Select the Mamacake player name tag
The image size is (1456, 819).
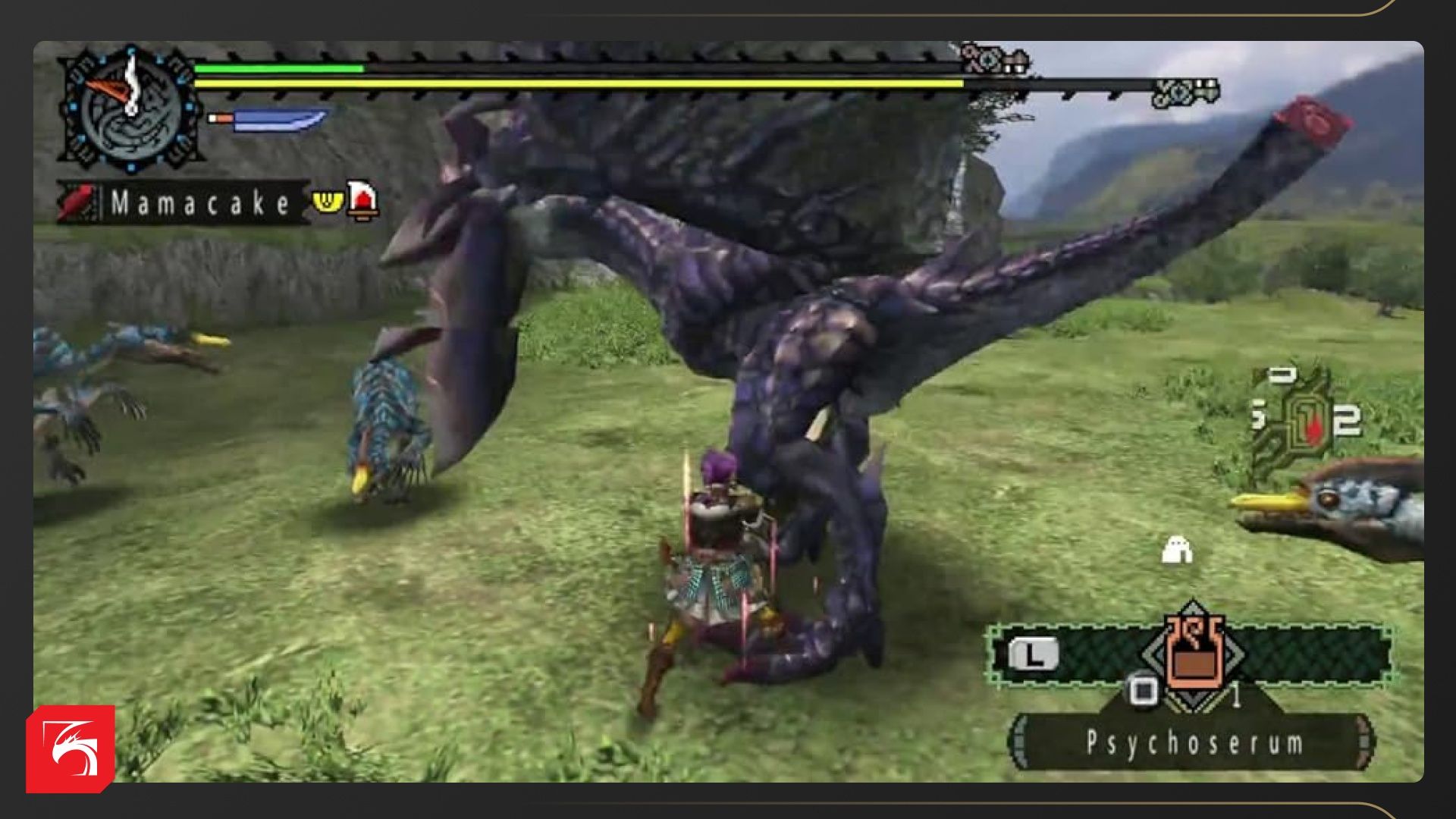(x=199, y=203)
